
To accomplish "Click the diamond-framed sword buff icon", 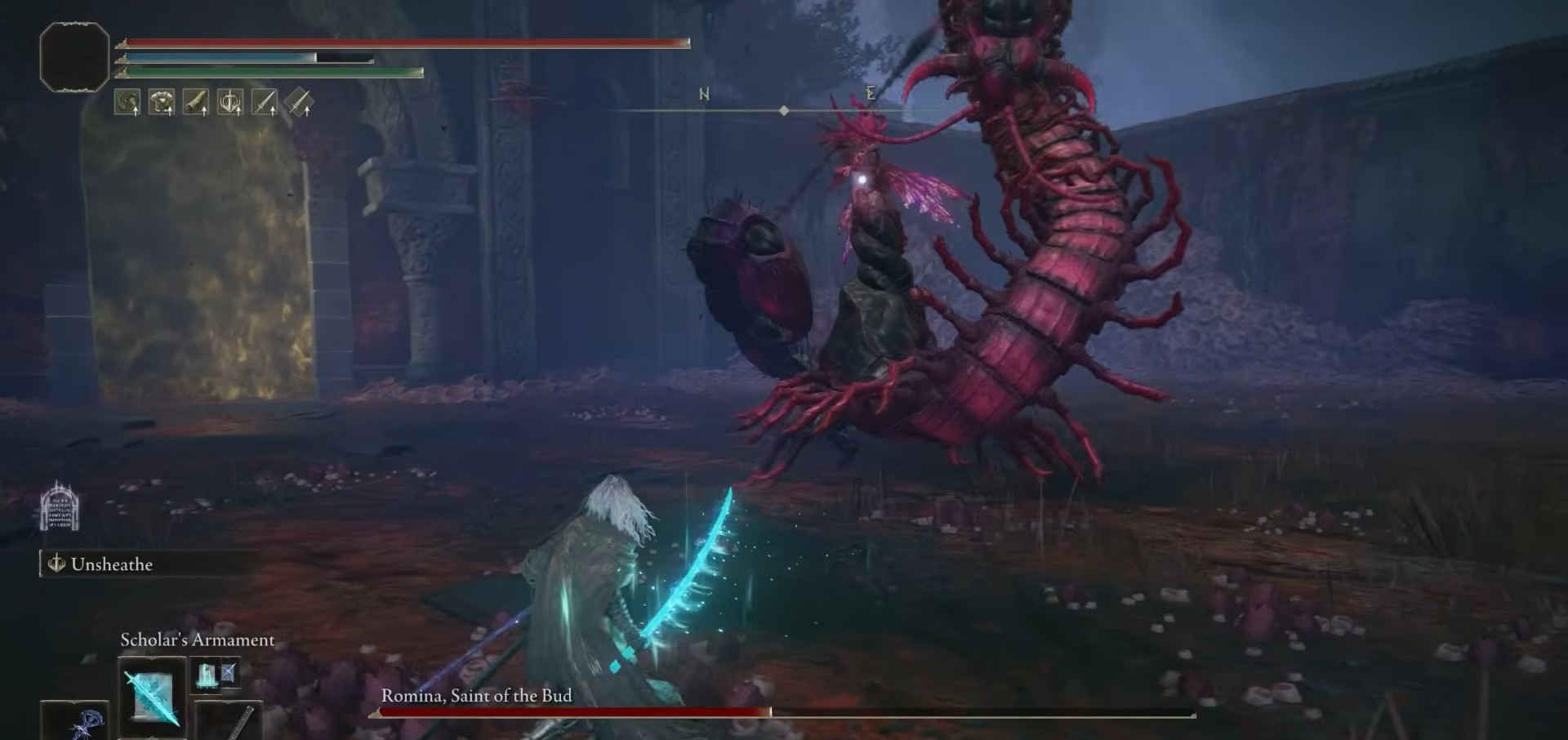I will point(299,102).
